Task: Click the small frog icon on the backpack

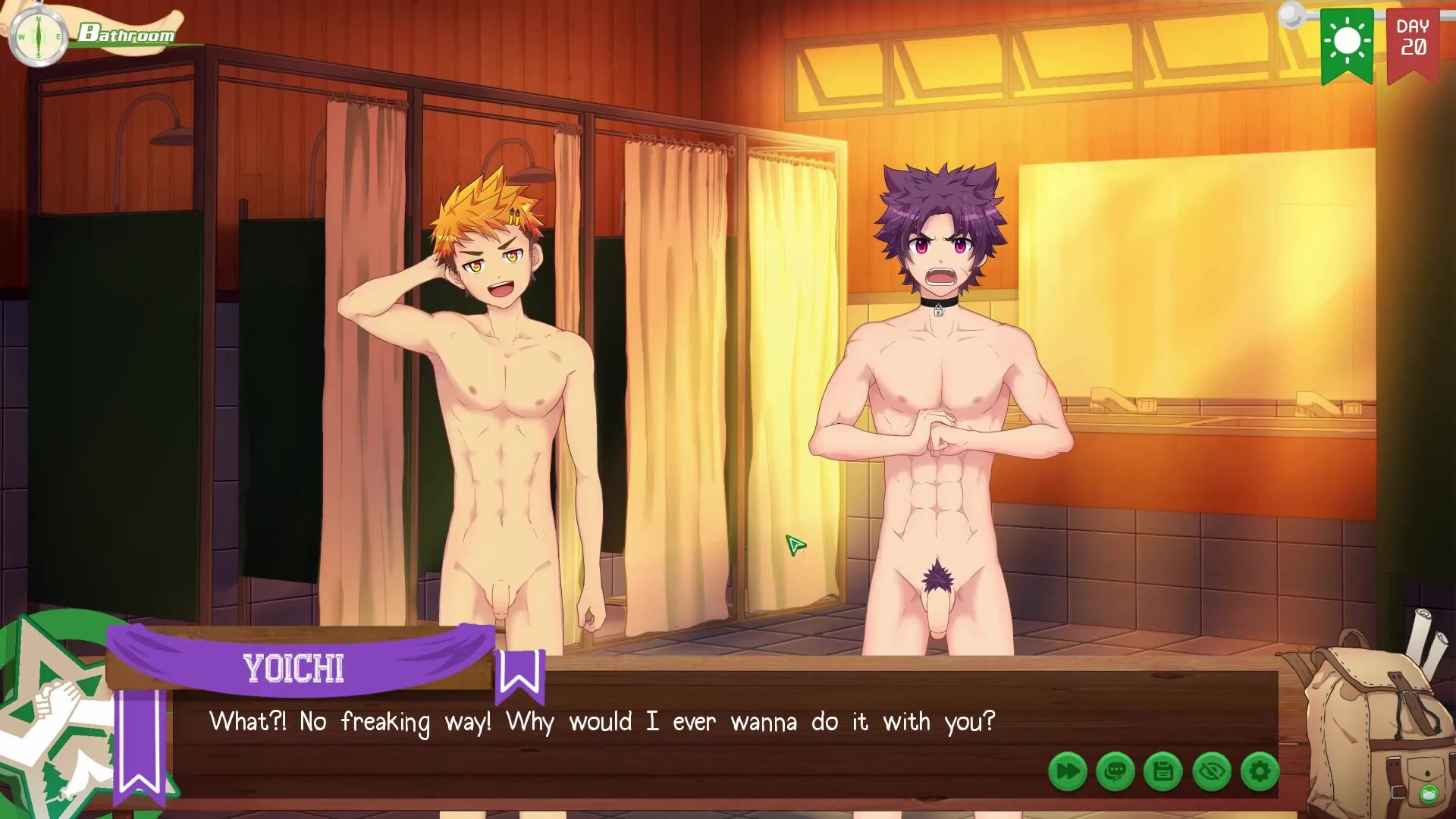Action: click(x=1429, y=794)
